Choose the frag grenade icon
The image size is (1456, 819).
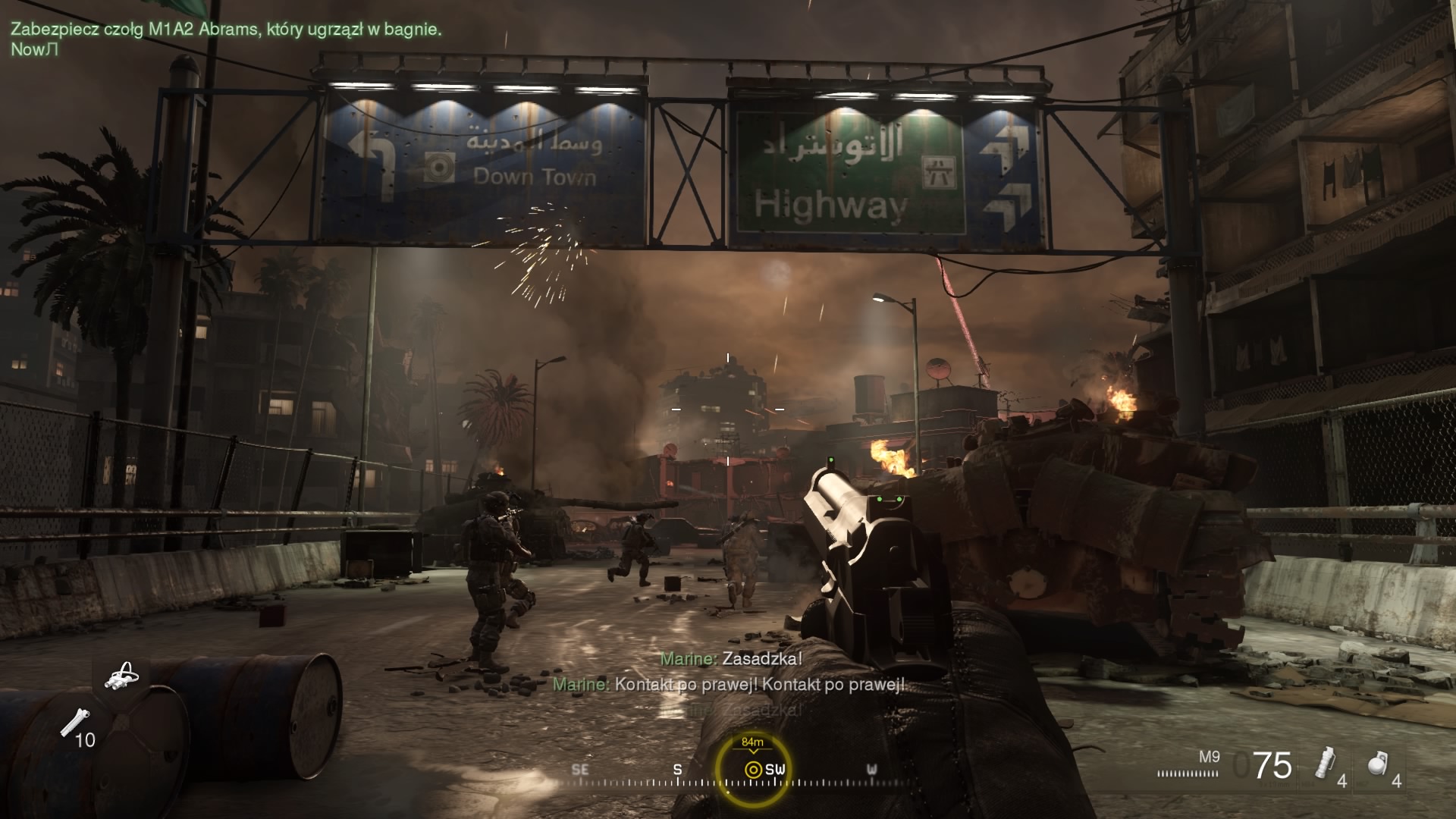pos(1378,764)
